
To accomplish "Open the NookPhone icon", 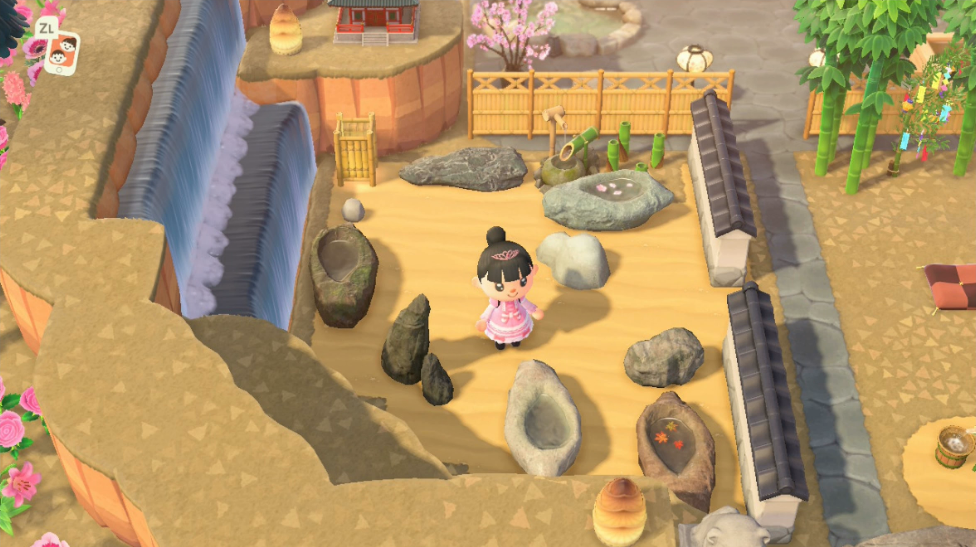I will tap(63, 51).
